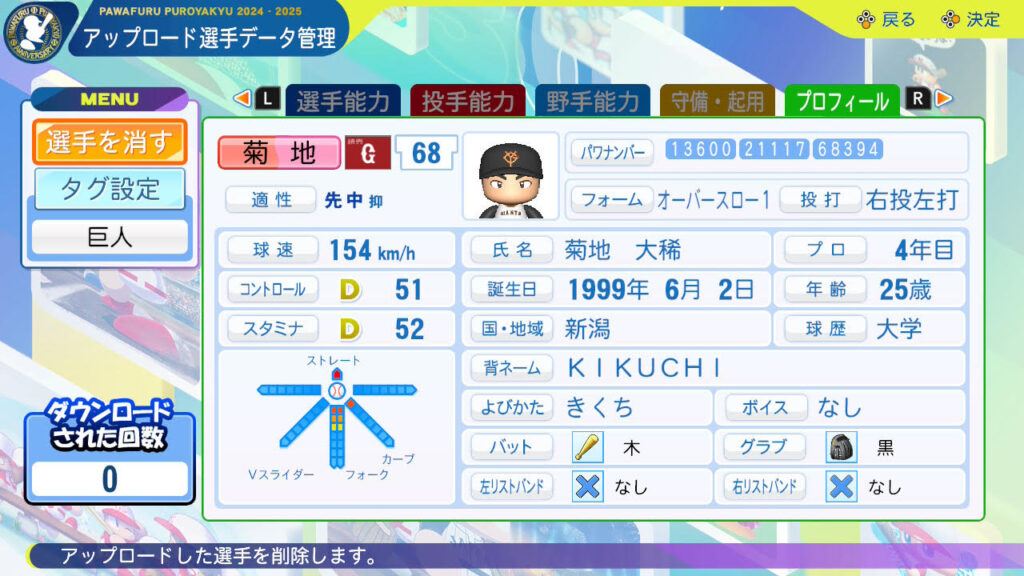Click the right orange tab arrow

(944, 99)
